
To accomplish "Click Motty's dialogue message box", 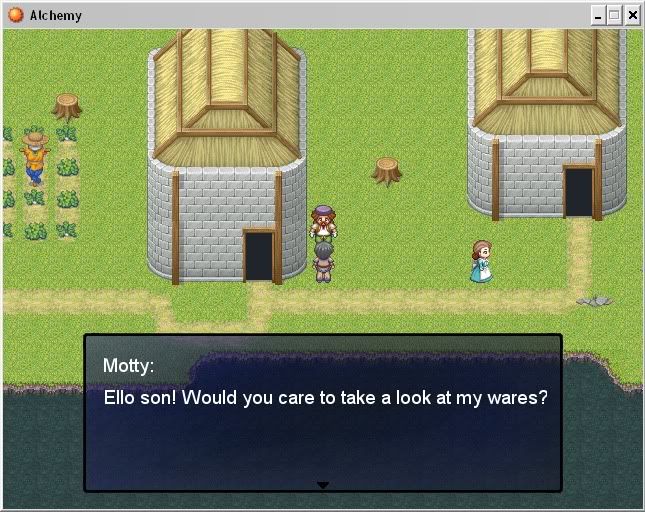I will [x=322, y=412].
